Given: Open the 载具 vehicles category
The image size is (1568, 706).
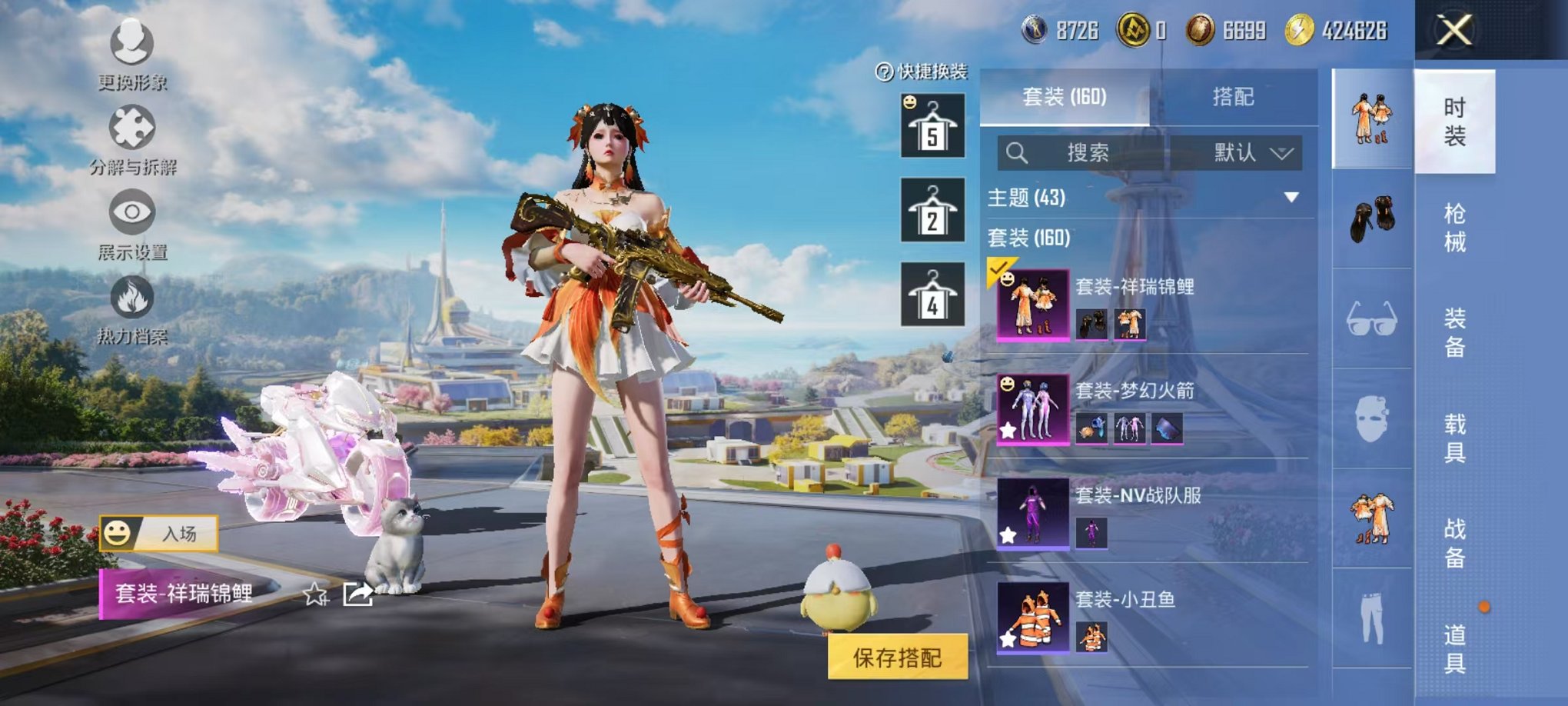Looking at the screenshot, I should [1454, 438].
